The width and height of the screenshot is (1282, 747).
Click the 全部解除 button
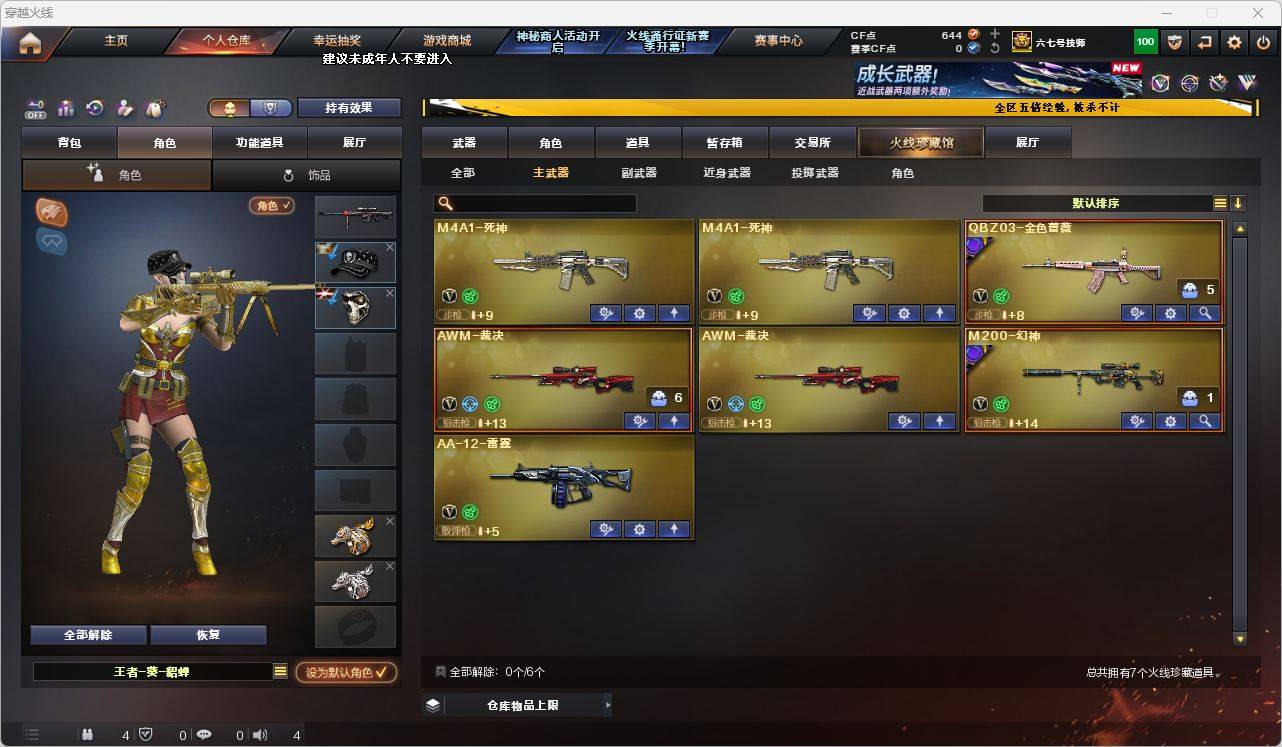[x=87, y=635]
